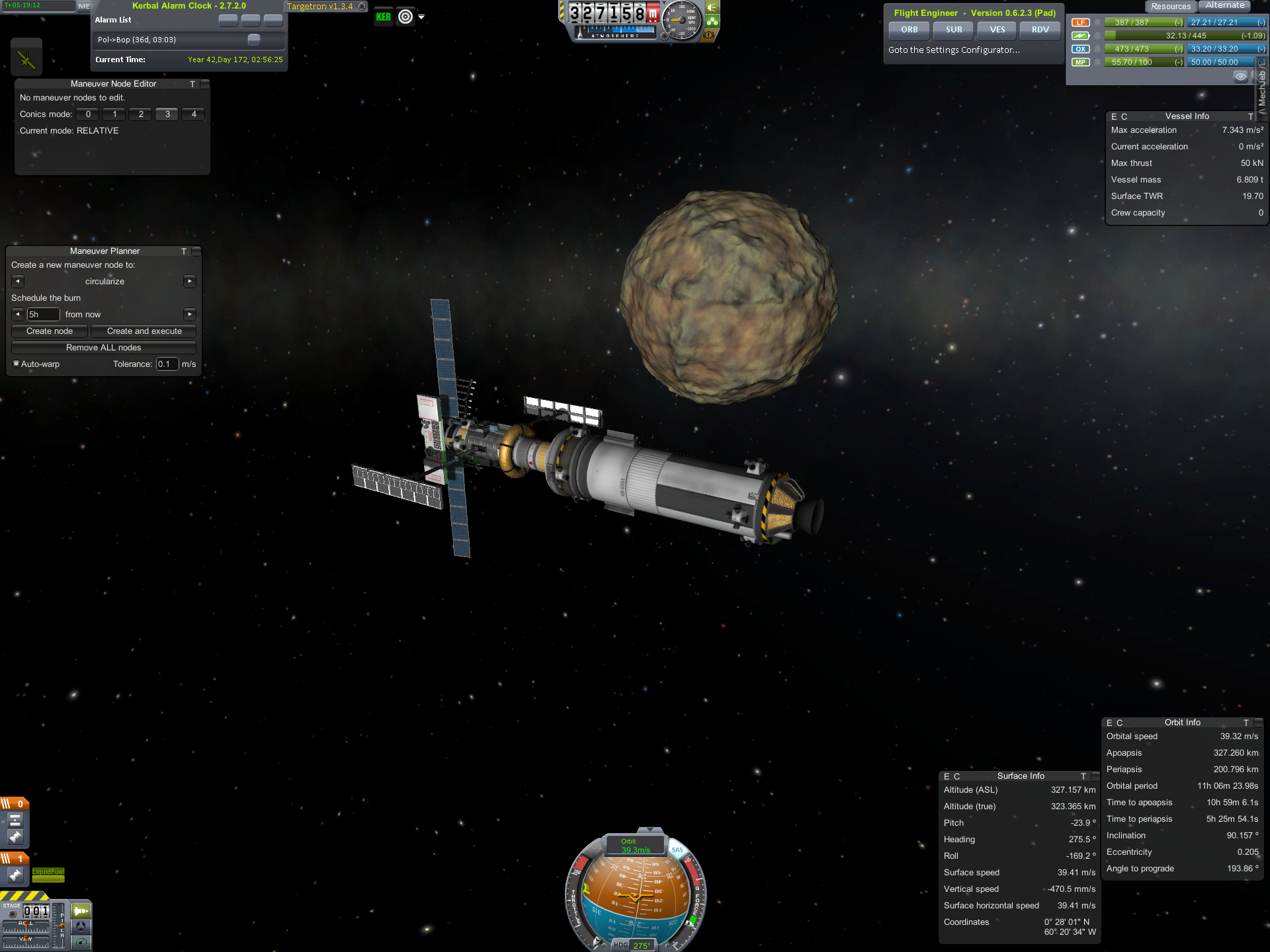Toggle the Auto-warp option
The image size is (1270, 952).
coord(17,364)
